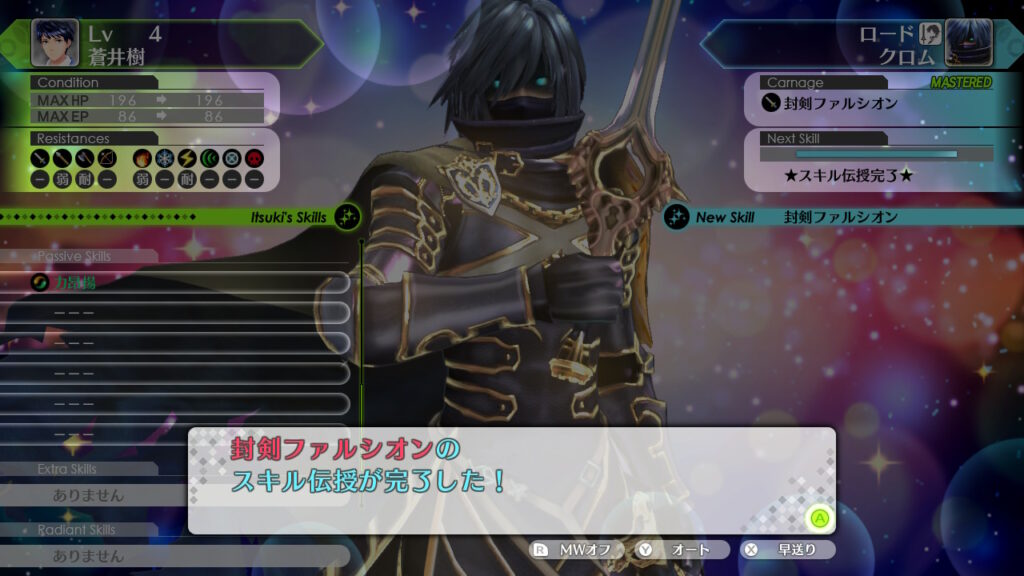
Task: Select Itsuki's character portrait
Action: click(55, 42)
